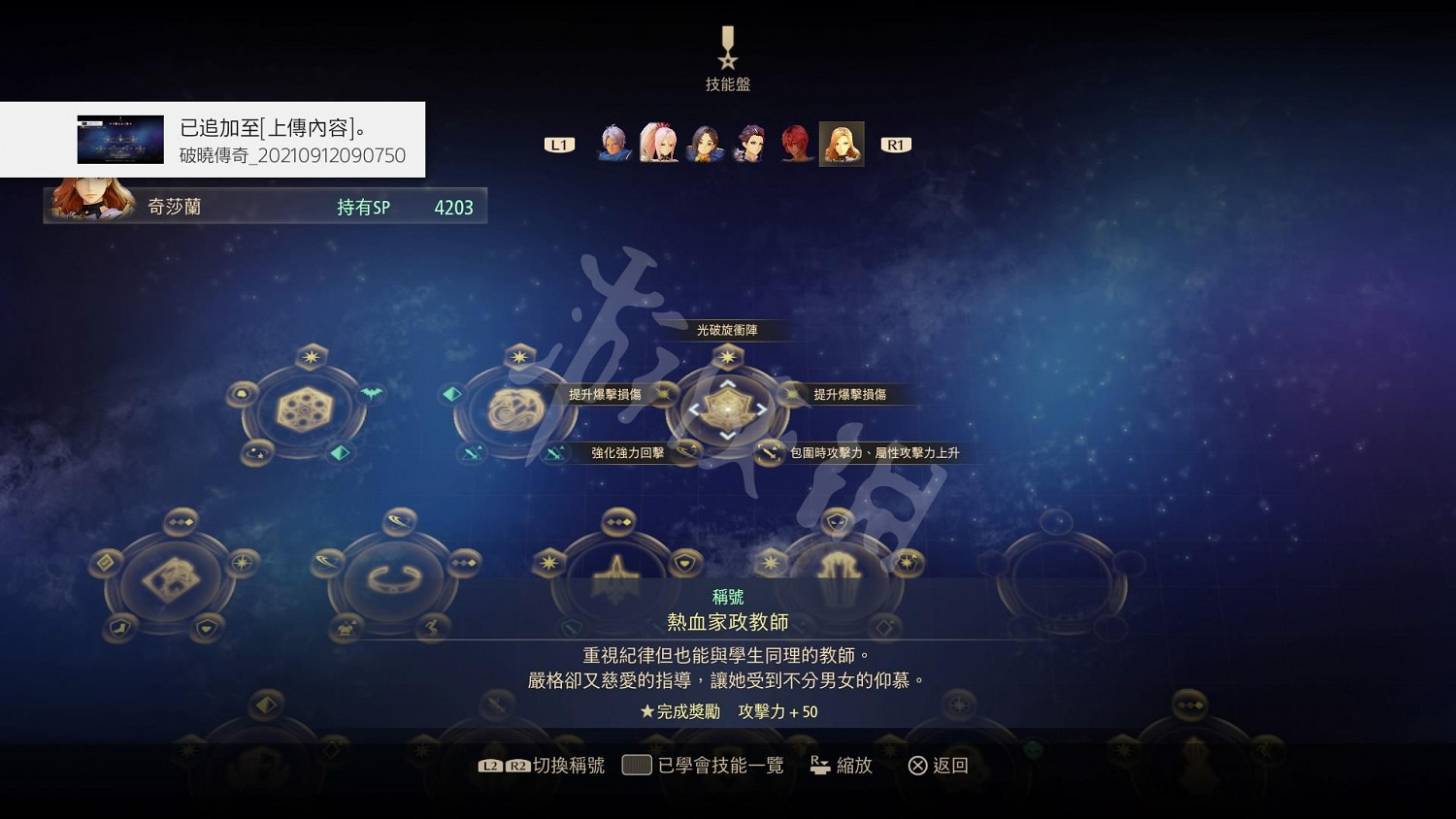Click the L1 character switch button
This screenshot has height=819, width=1456.
click(x=558, y=144)
